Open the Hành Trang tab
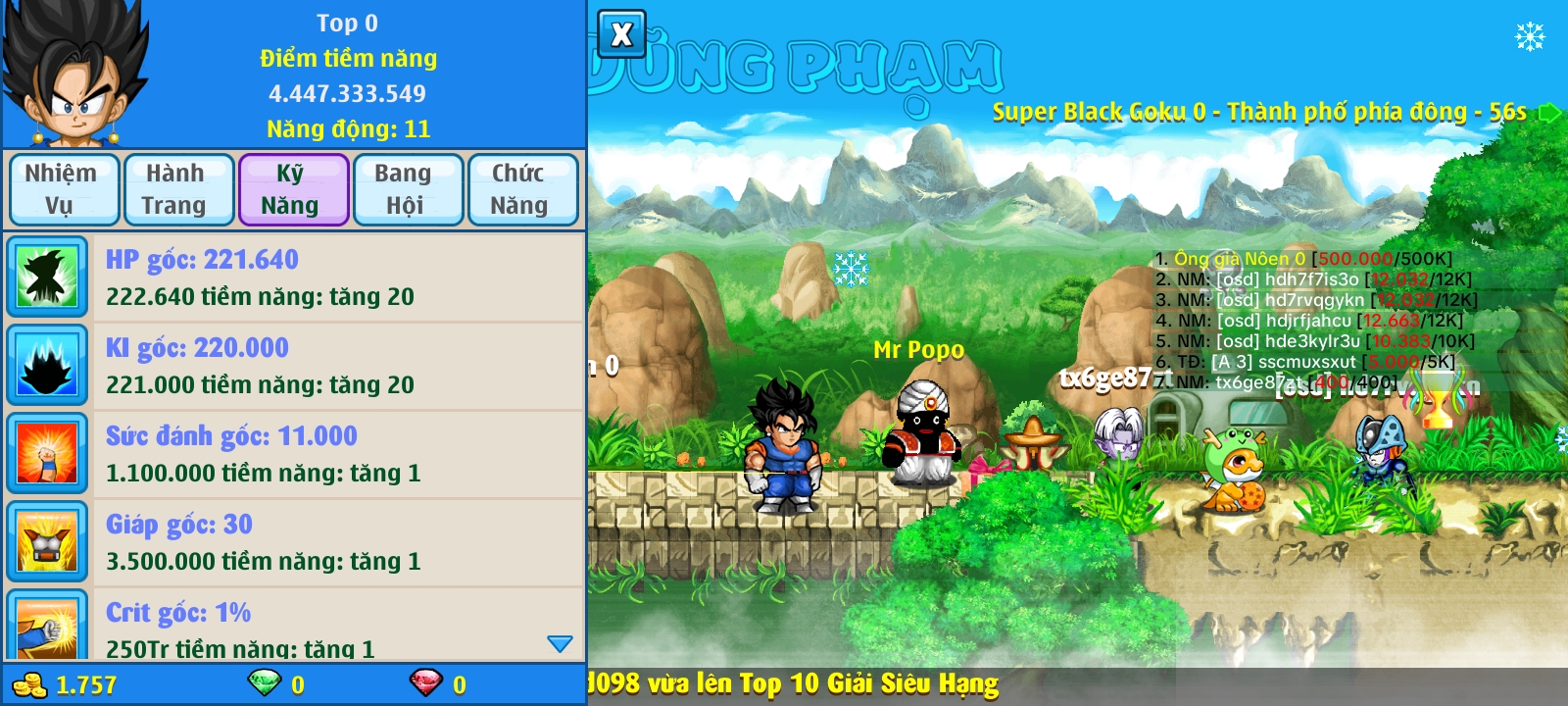1568x706 pixels. click(x=177, y=189)
